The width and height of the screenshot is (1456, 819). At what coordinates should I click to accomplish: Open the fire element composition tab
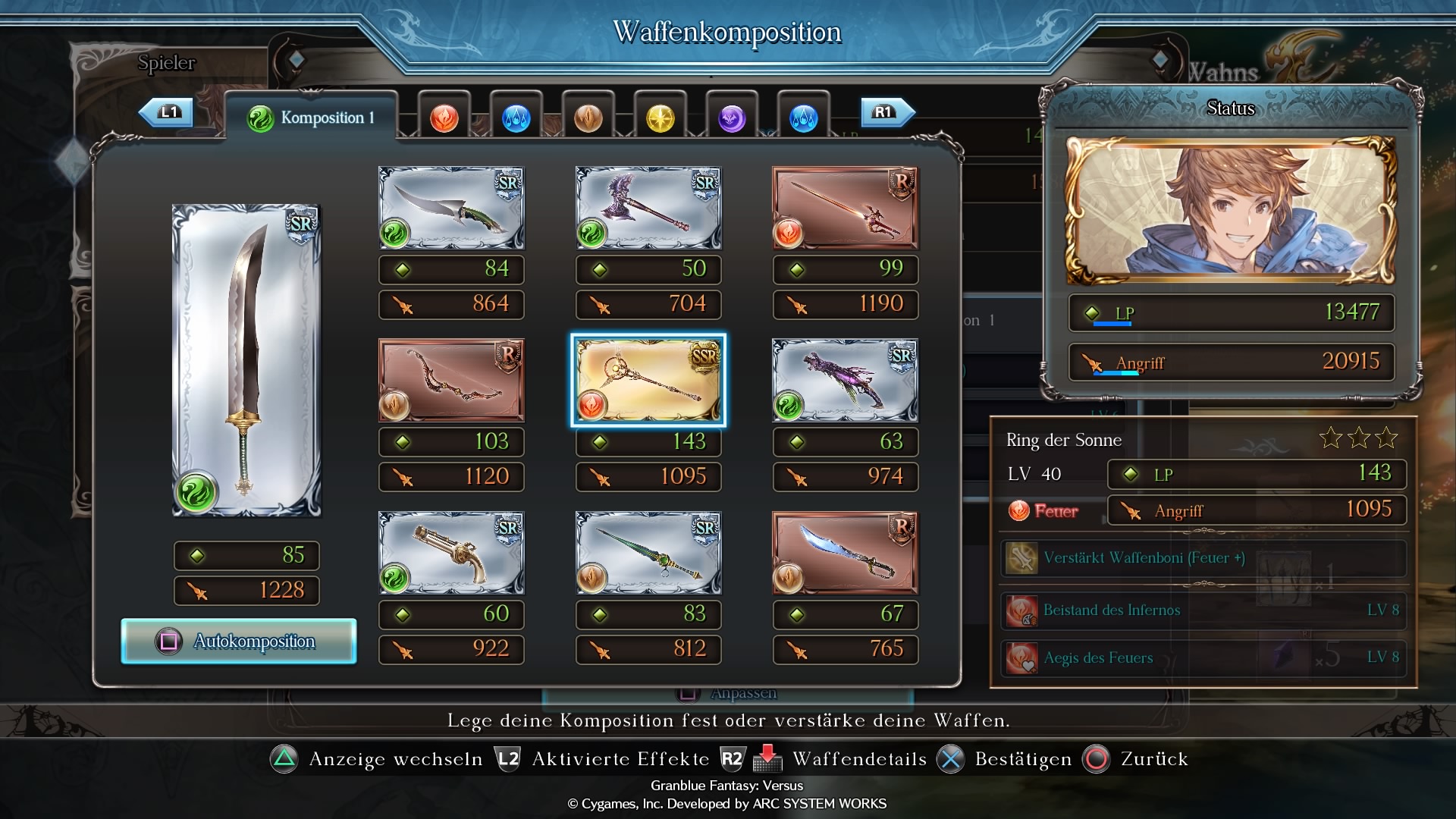[x=444, y=118]
